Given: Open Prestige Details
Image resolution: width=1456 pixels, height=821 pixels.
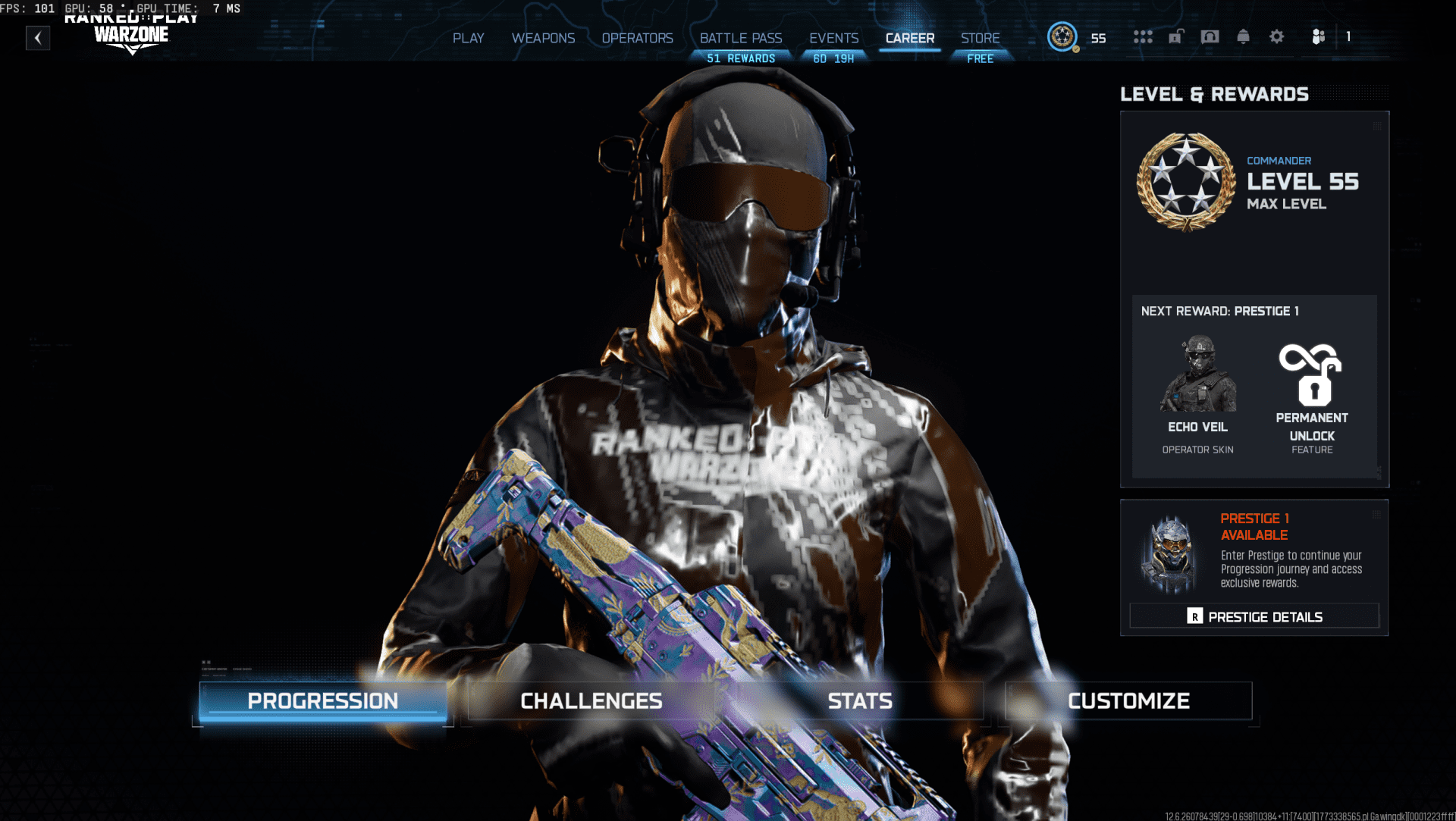Looking at the screenshot, I should [1254, 616].
